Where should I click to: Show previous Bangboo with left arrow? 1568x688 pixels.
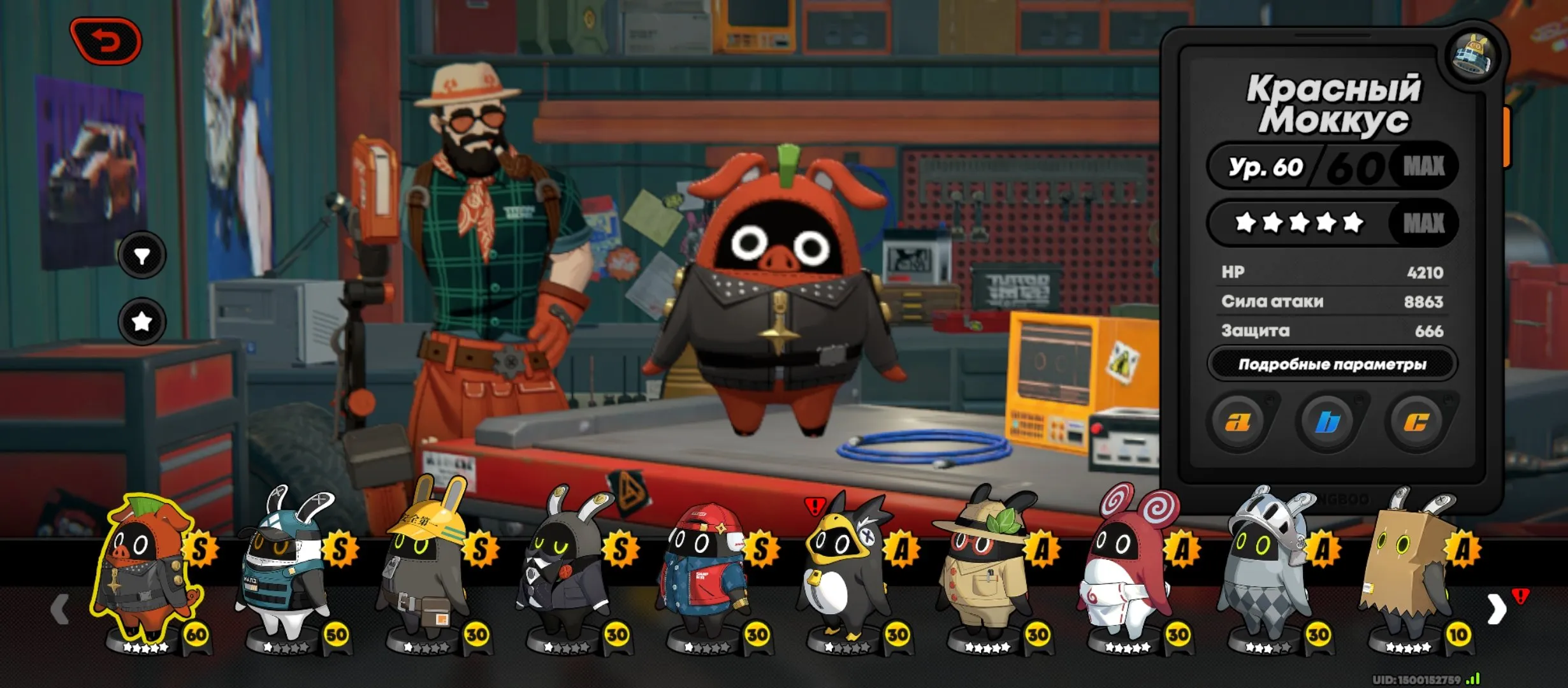tap(59, 610)
